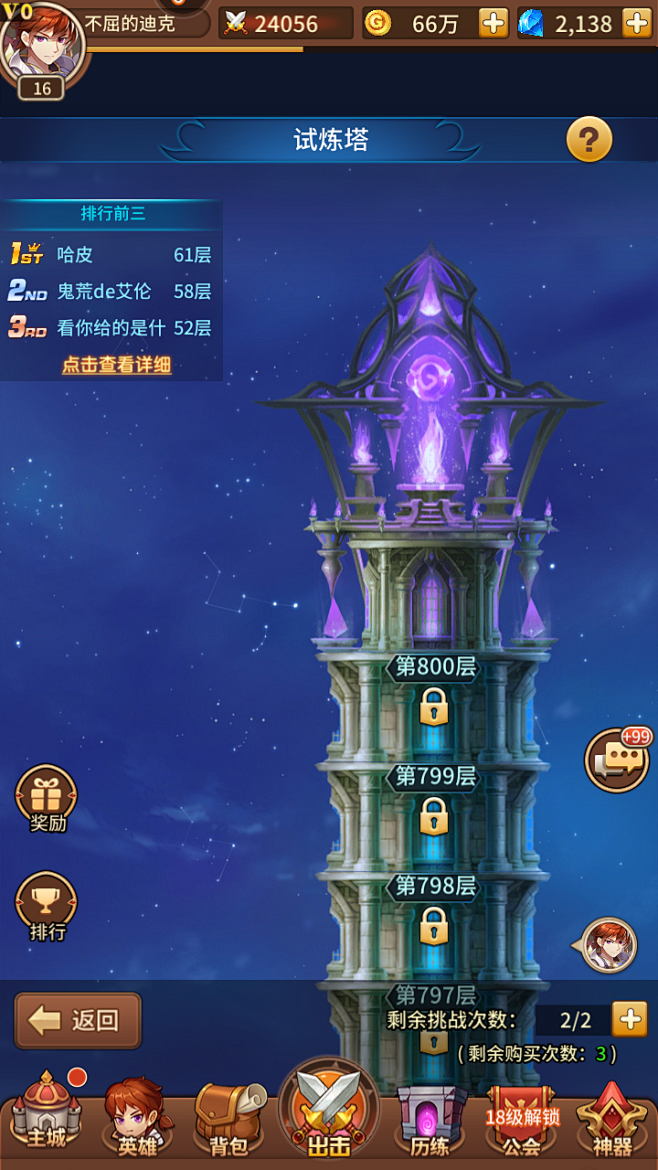Open the 背包 backpack inventory
The width and height of the screenshot is (658, 1170).
pyautogui.click(x=228, y=1115)
